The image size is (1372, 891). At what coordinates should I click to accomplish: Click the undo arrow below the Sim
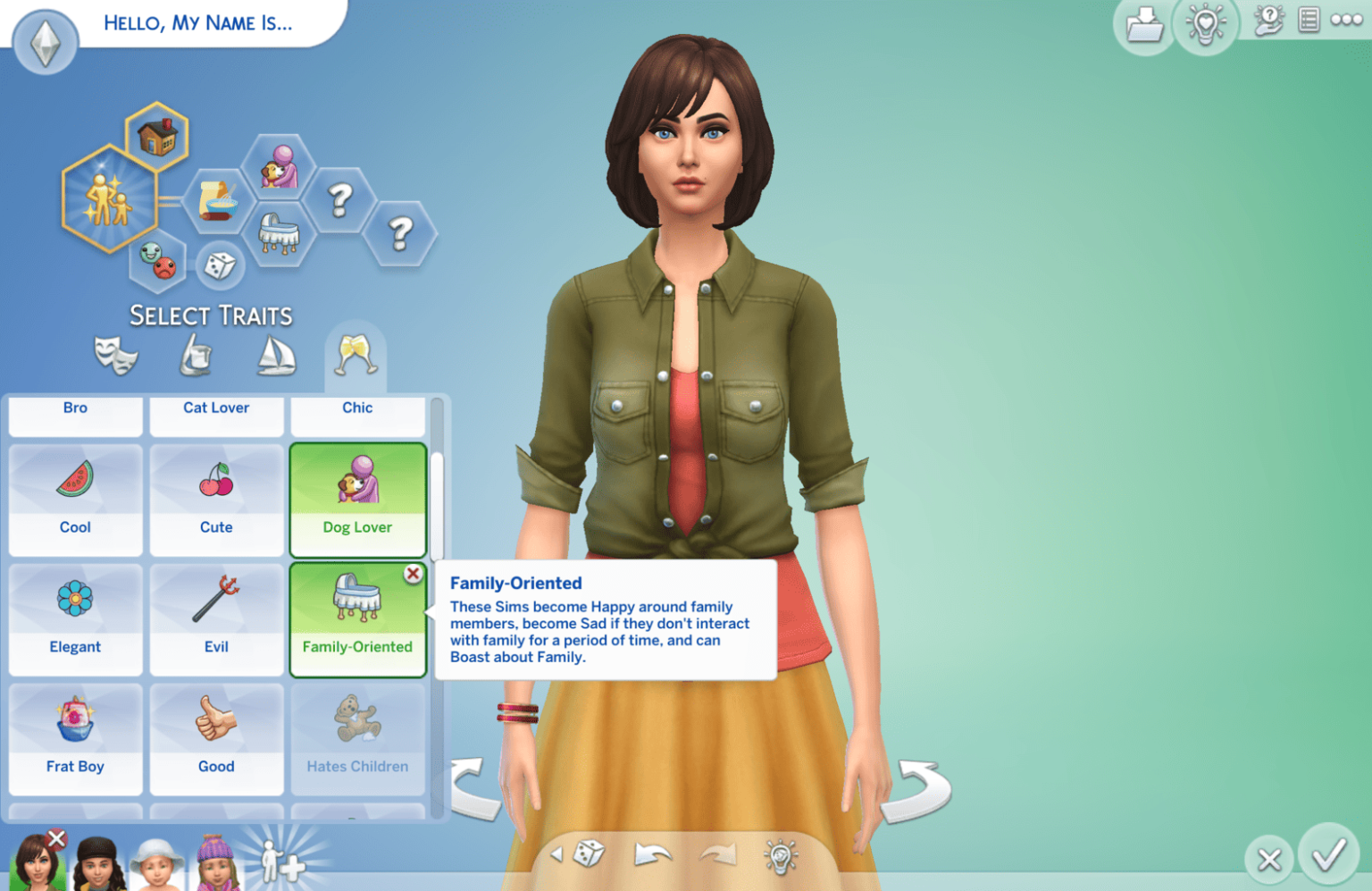pyautogui.click(x=651, y=855)
